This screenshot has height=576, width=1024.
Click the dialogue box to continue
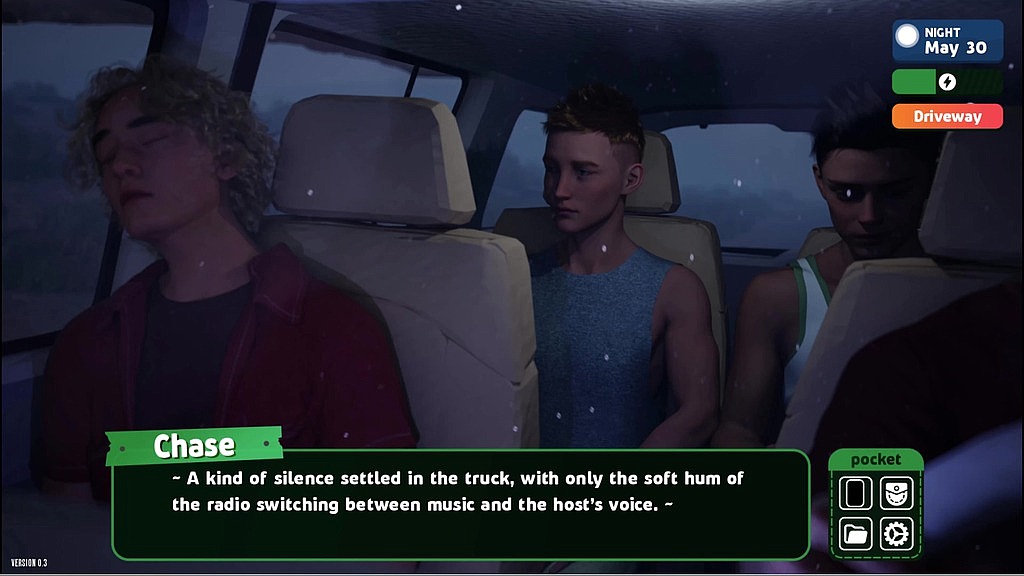pyautogui.click(x=460, y=504)
